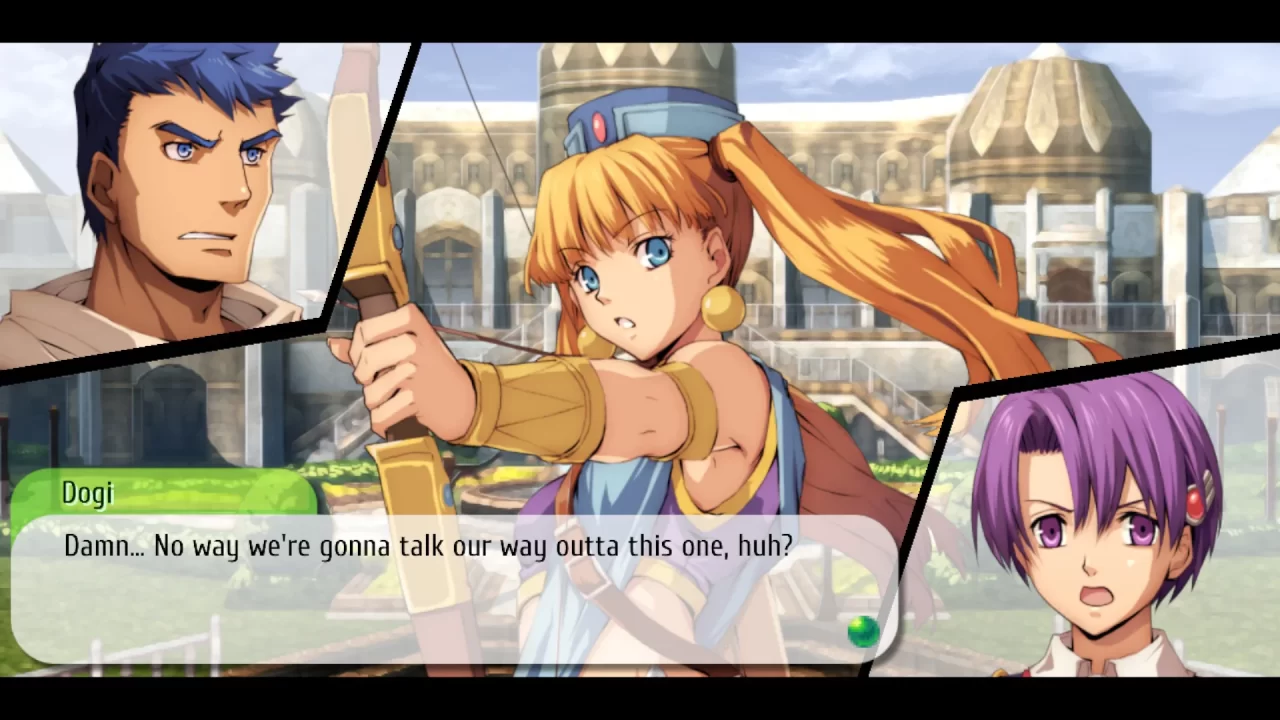Click the dialogue line to advance text
This screenshot has width=1280, height=720.
pos(428,546)
